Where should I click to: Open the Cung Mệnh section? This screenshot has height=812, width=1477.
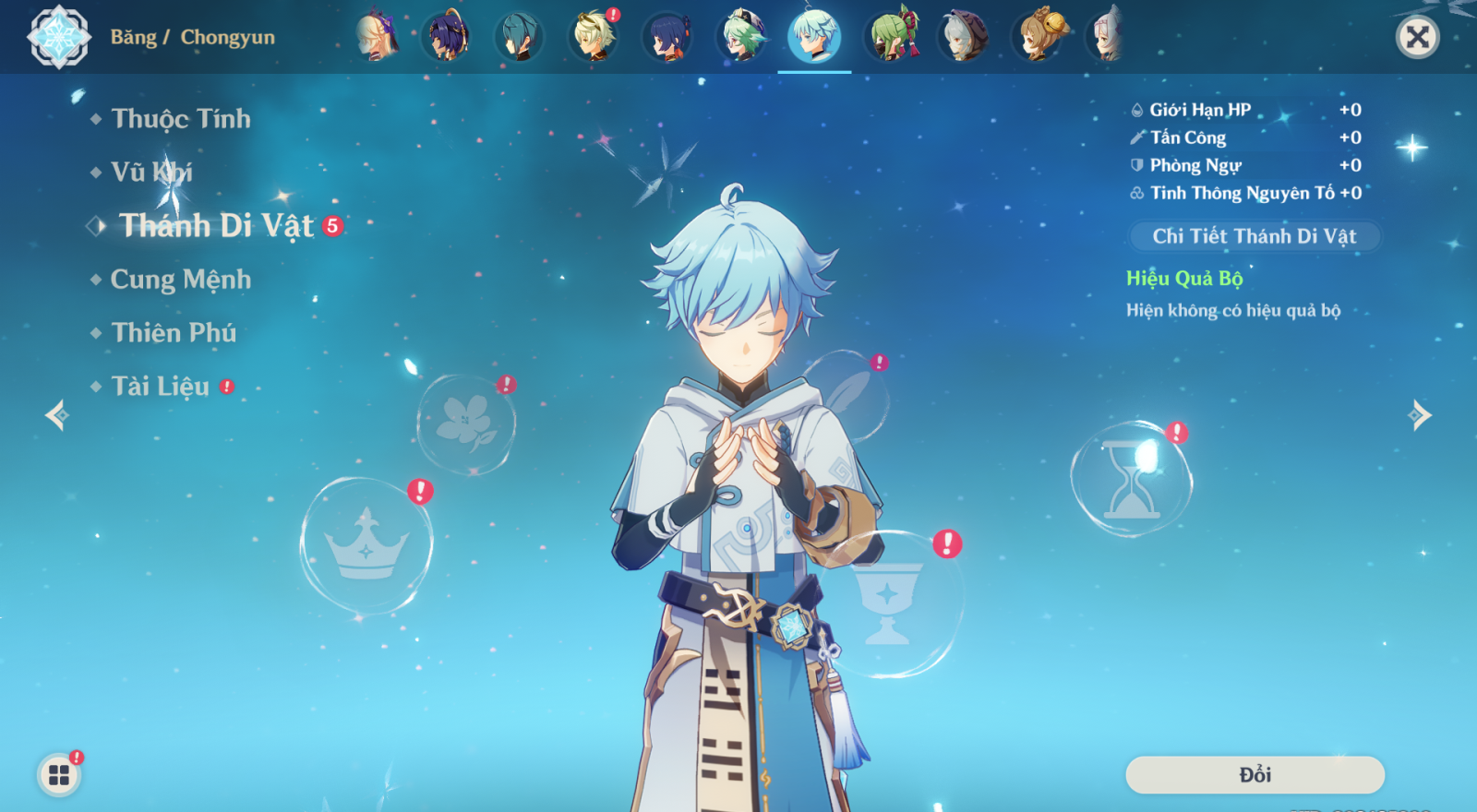click(x=180, y=280)
